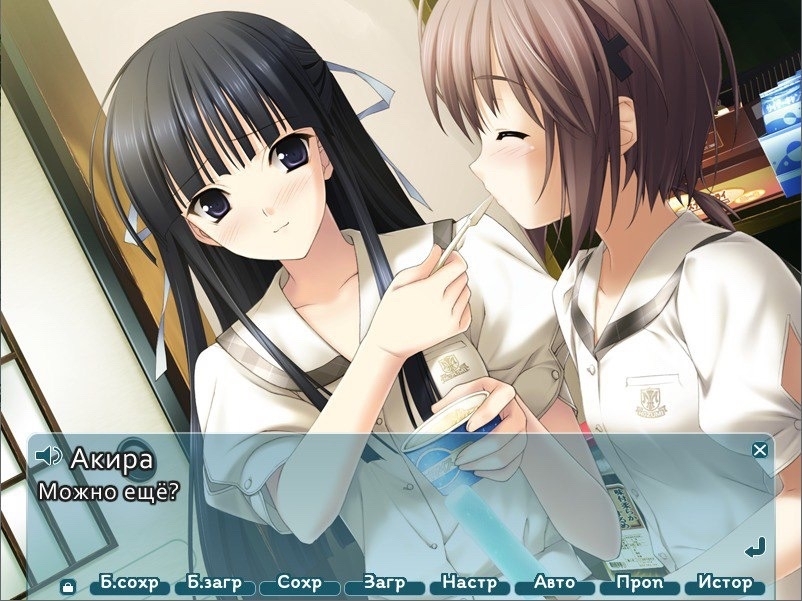The width and height of the screenshot is (802, 601).
Task: Open the load menu via Загр
Action: coord(384,583)
